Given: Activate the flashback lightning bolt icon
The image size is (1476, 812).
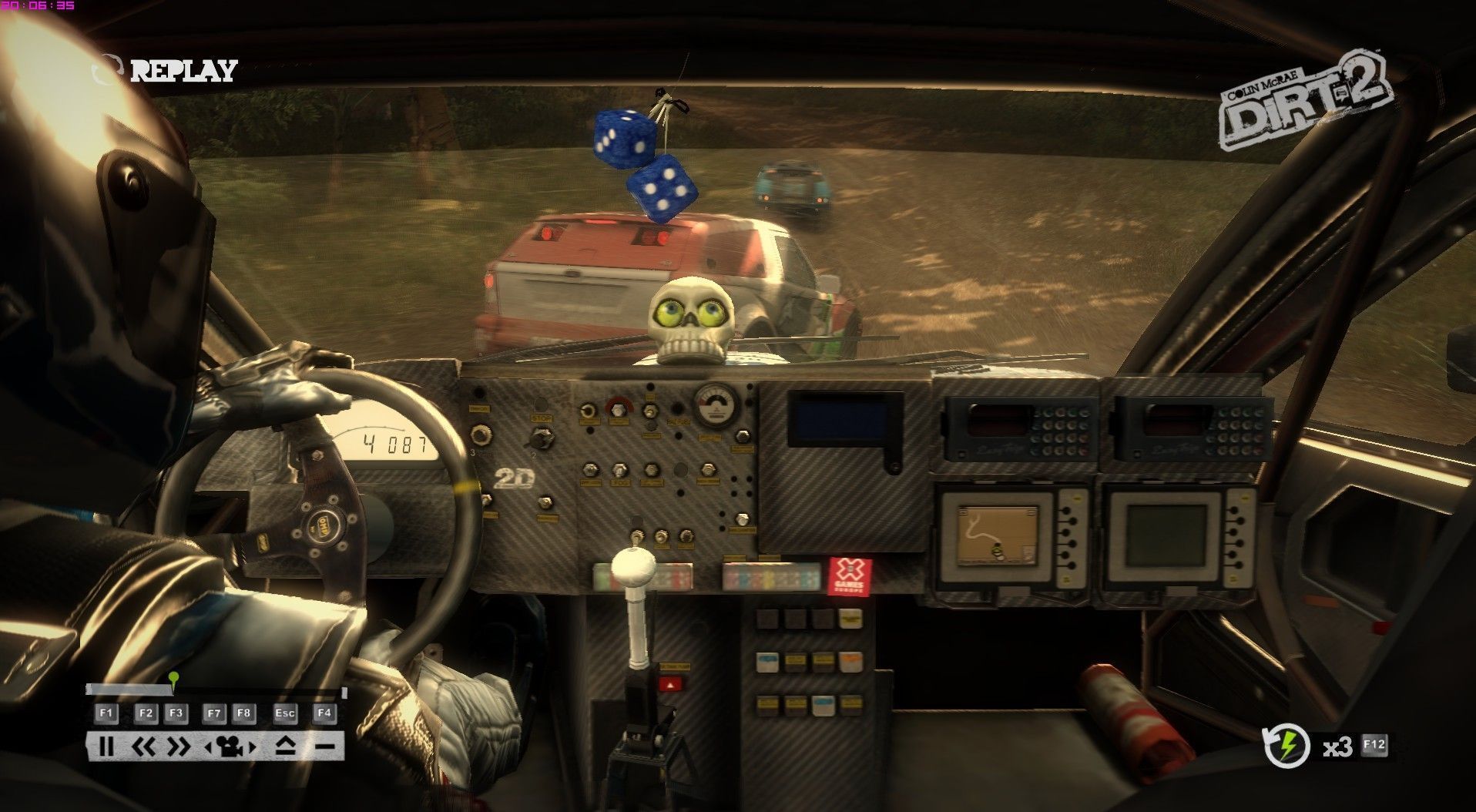Looking at the screenshot, I should pos(1286,746).
